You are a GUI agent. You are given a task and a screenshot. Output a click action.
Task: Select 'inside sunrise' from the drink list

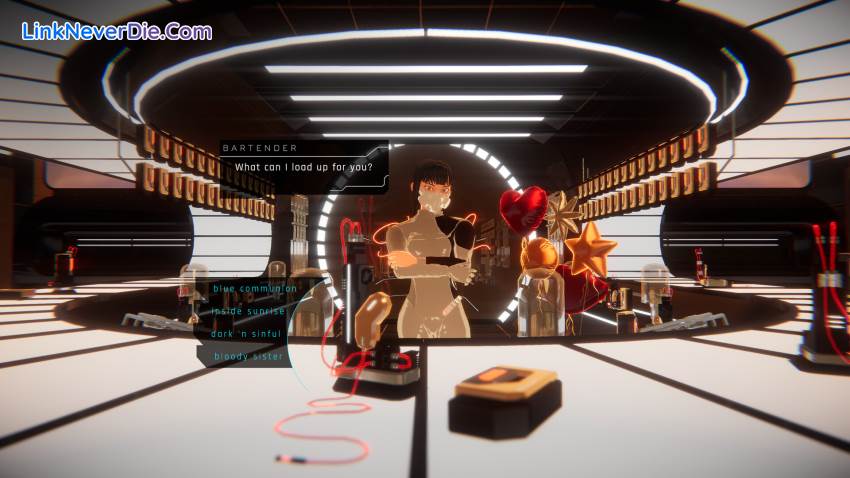(248, 311)
